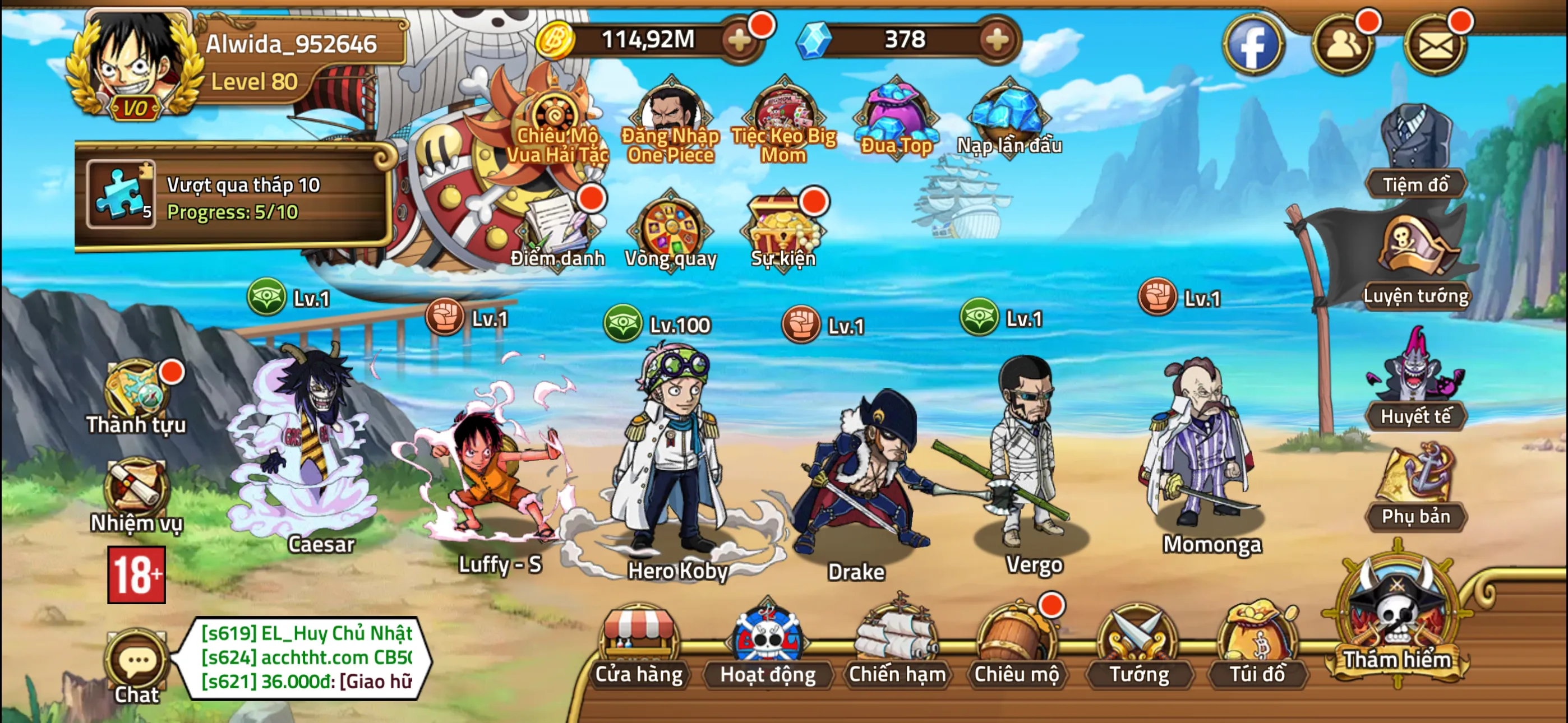Open the Hoạt động activities menu
The image size is (1568, 723).
768,645
